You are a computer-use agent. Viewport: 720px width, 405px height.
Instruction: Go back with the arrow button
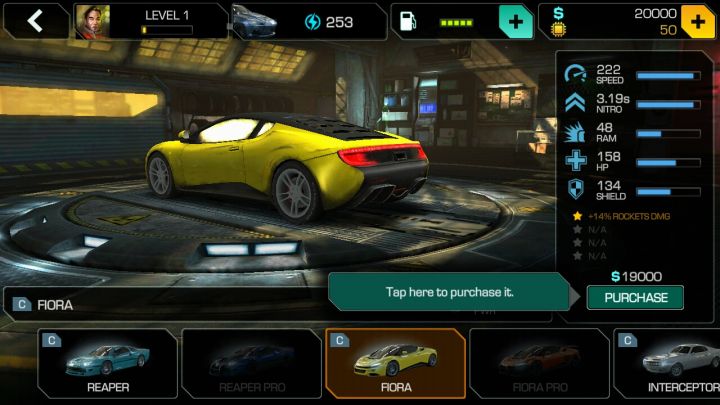[35, 21]
